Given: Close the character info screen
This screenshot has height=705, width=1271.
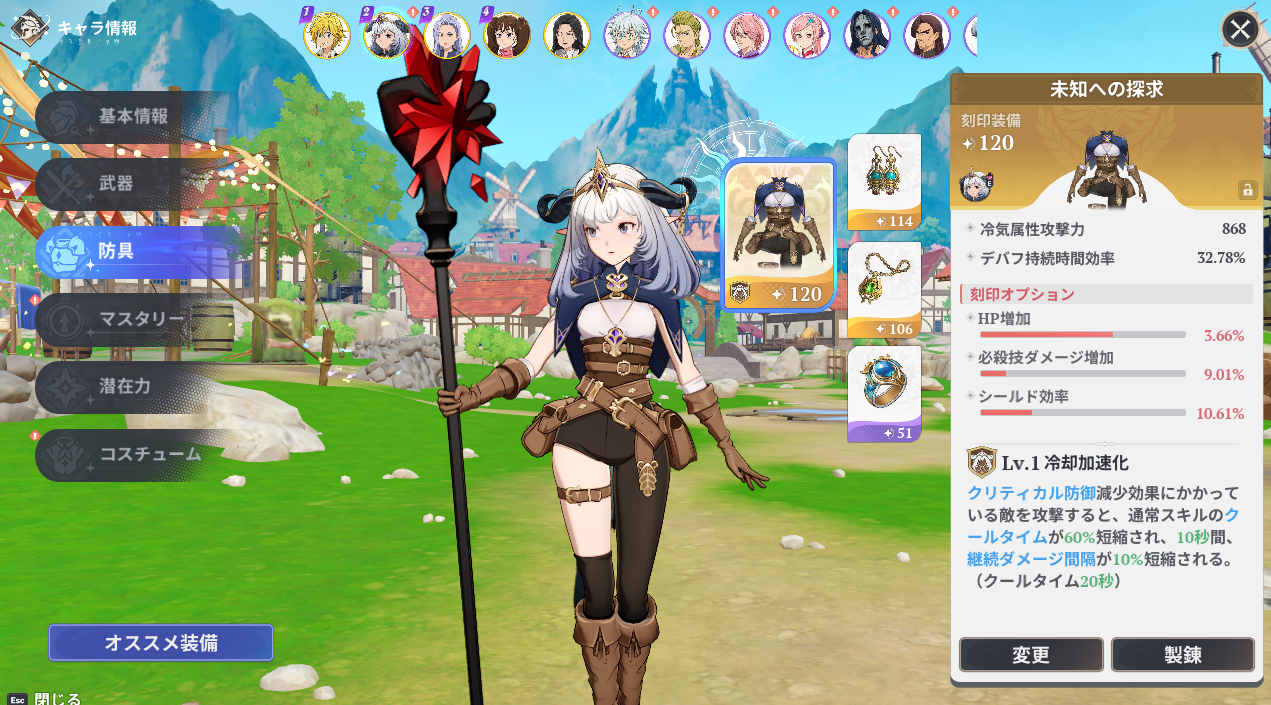Looking at the screenshot, I should [x=1240, y=29].
